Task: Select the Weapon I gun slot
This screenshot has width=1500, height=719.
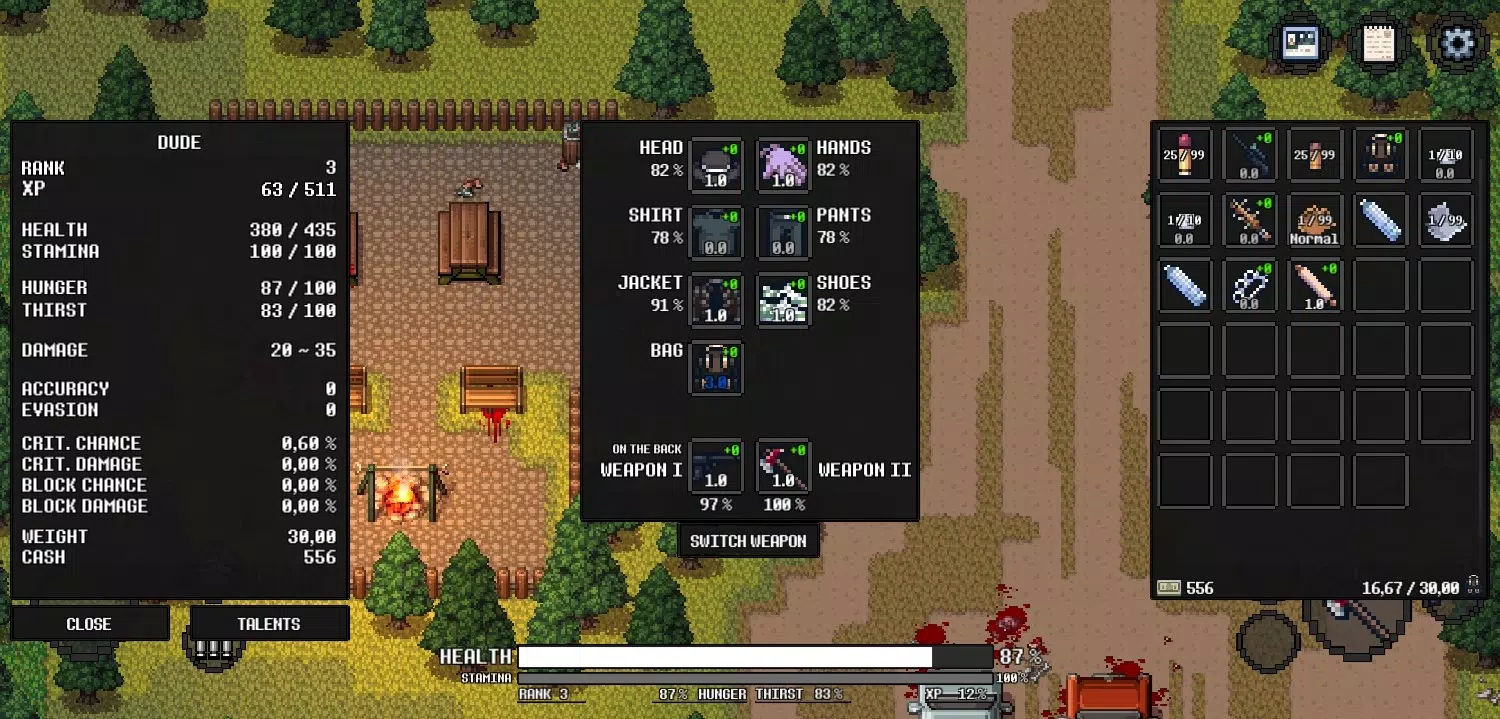Action: click(716, 466)
